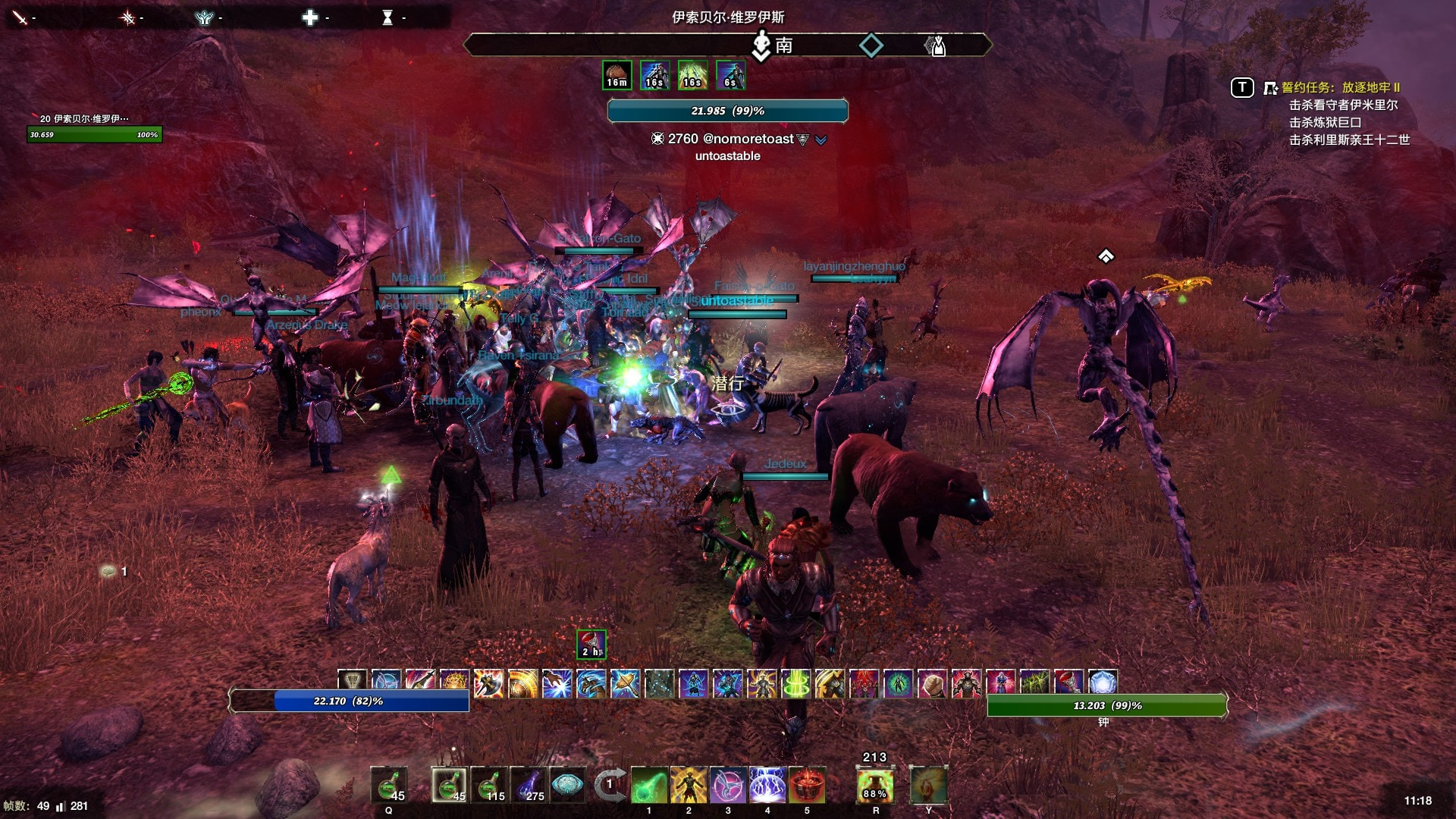The width and height of the screenshot is (1456, 819).
Task: Click the green whirlwind buff icon
Action: 795,683
